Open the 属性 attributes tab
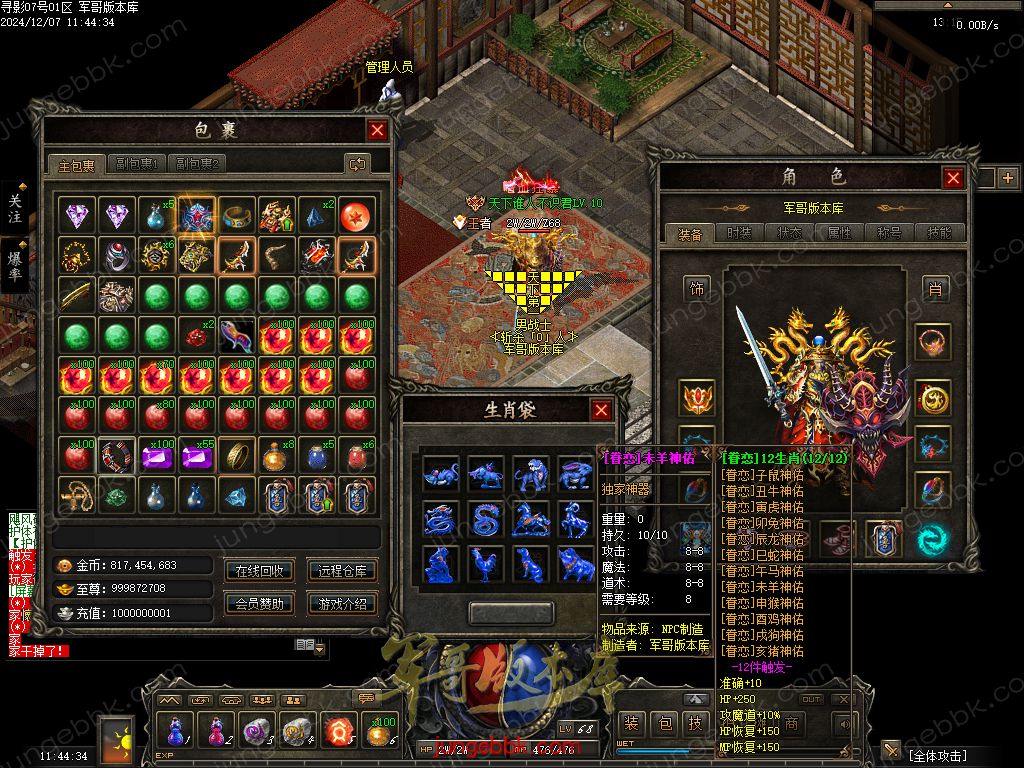 (x=839, y=233)
